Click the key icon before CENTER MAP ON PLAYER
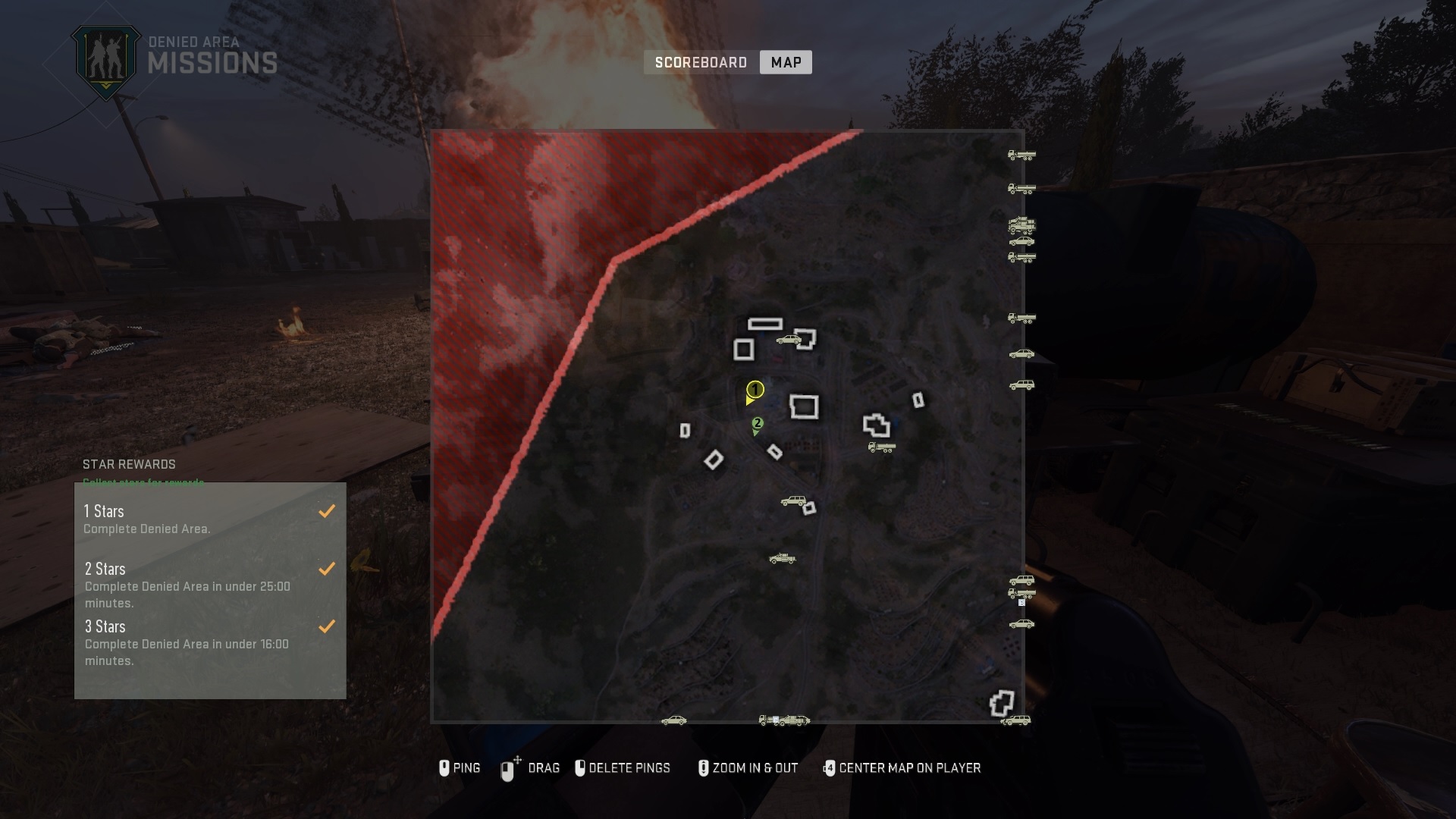This screenshot has width=1456, height=819. coord(829,767)
